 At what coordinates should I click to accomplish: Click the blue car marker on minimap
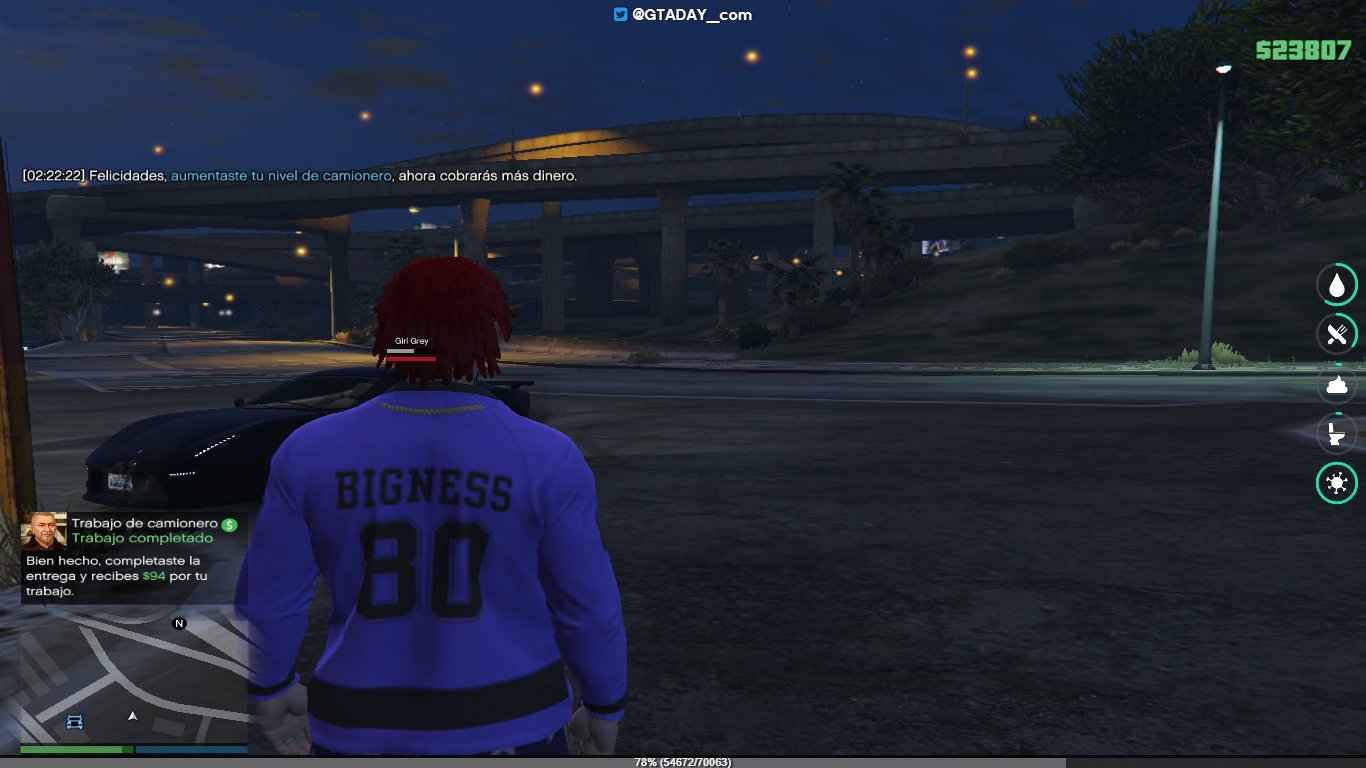(75, 721)
